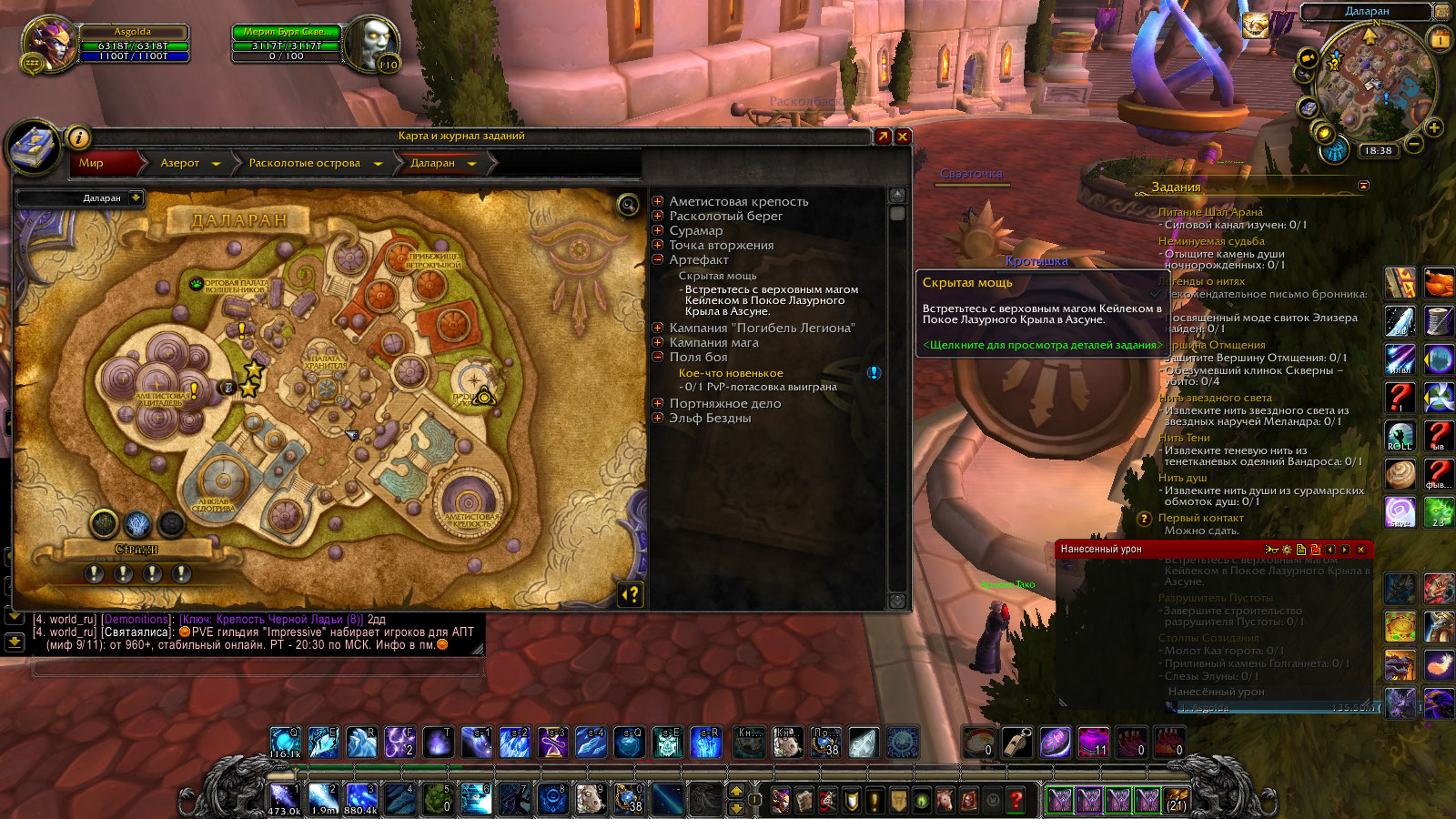
Task: Collapse the Артефакт quest category
Action: tap(658, 259)
